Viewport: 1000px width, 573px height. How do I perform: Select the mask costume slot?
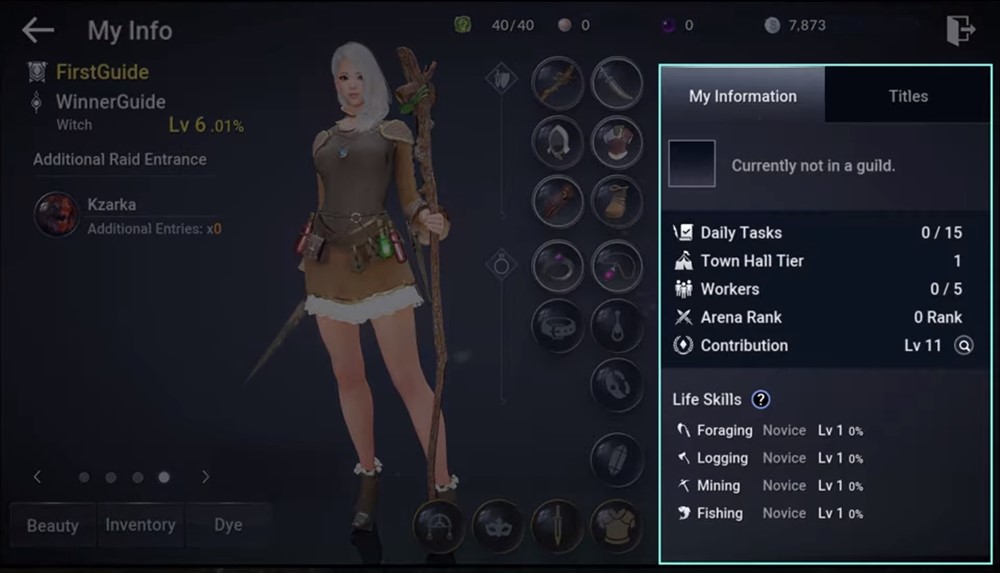tap(498, 525)
